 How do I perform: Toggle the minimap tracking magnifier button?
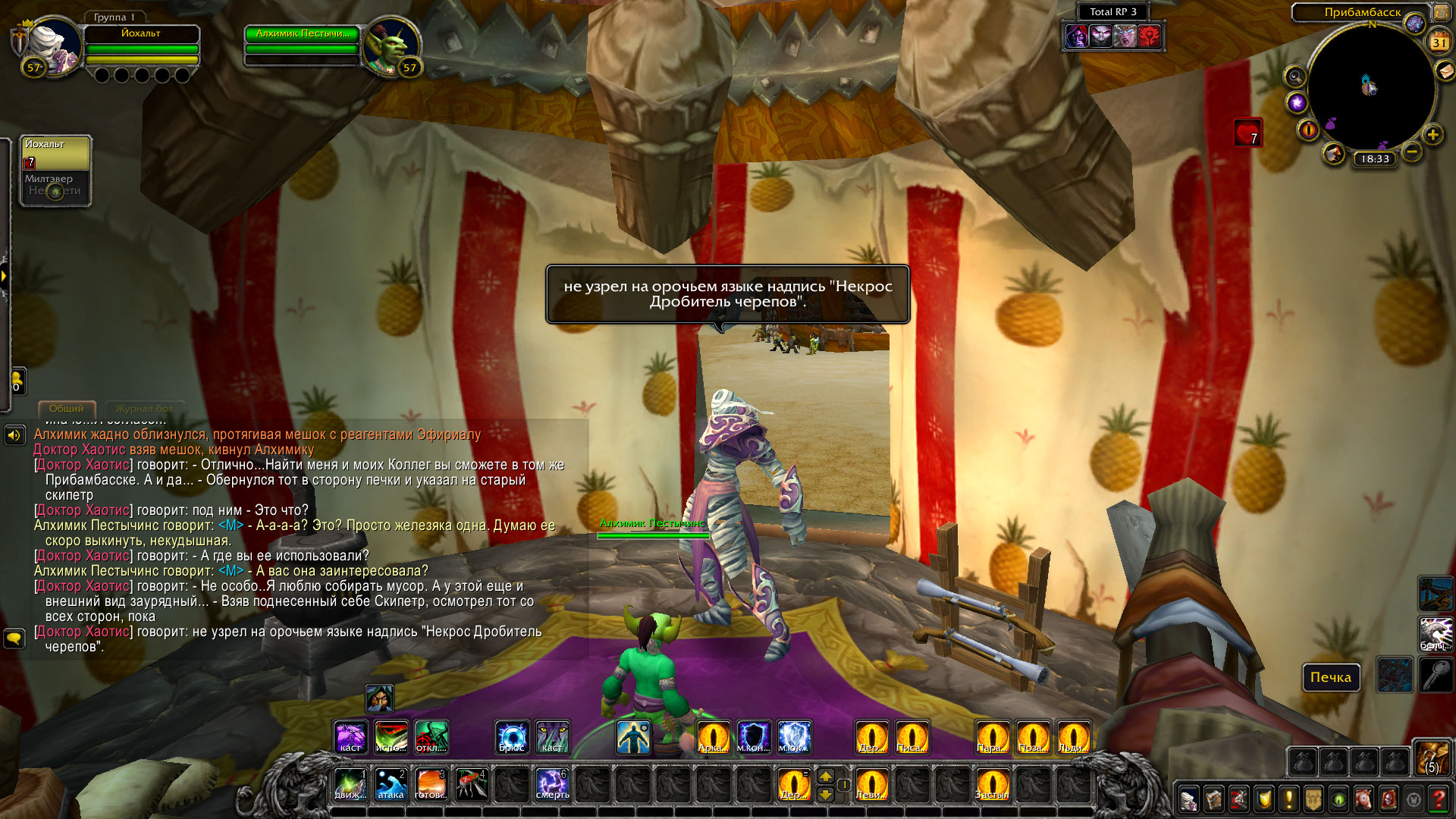[1294, 77]
